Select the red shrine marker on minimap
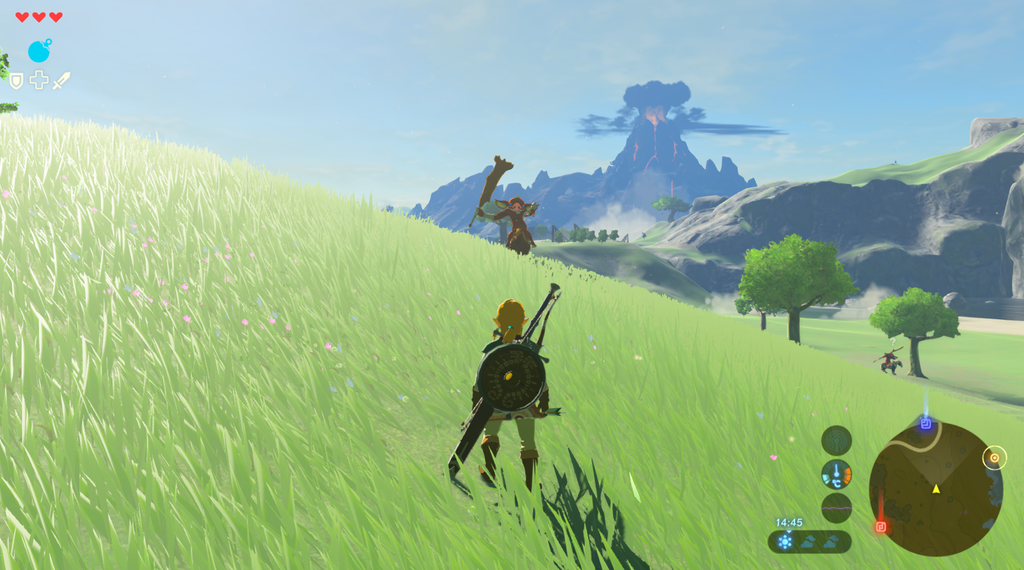The height and width of the screenshot is (570, 1024). 881,526
